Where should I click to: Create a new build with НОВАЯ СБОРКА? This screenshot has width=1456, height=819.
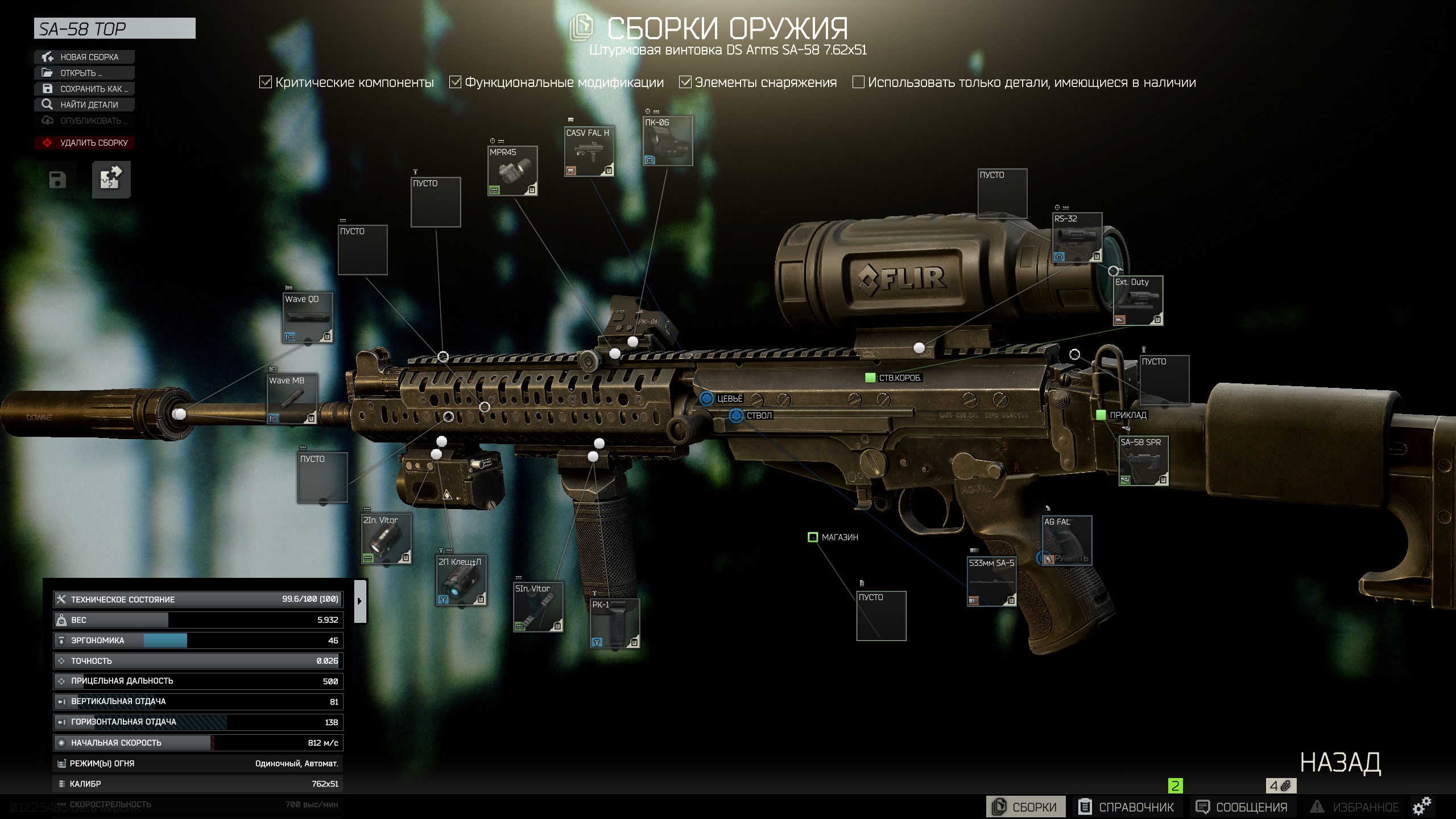pyautogui.click(x=84, y=57)
